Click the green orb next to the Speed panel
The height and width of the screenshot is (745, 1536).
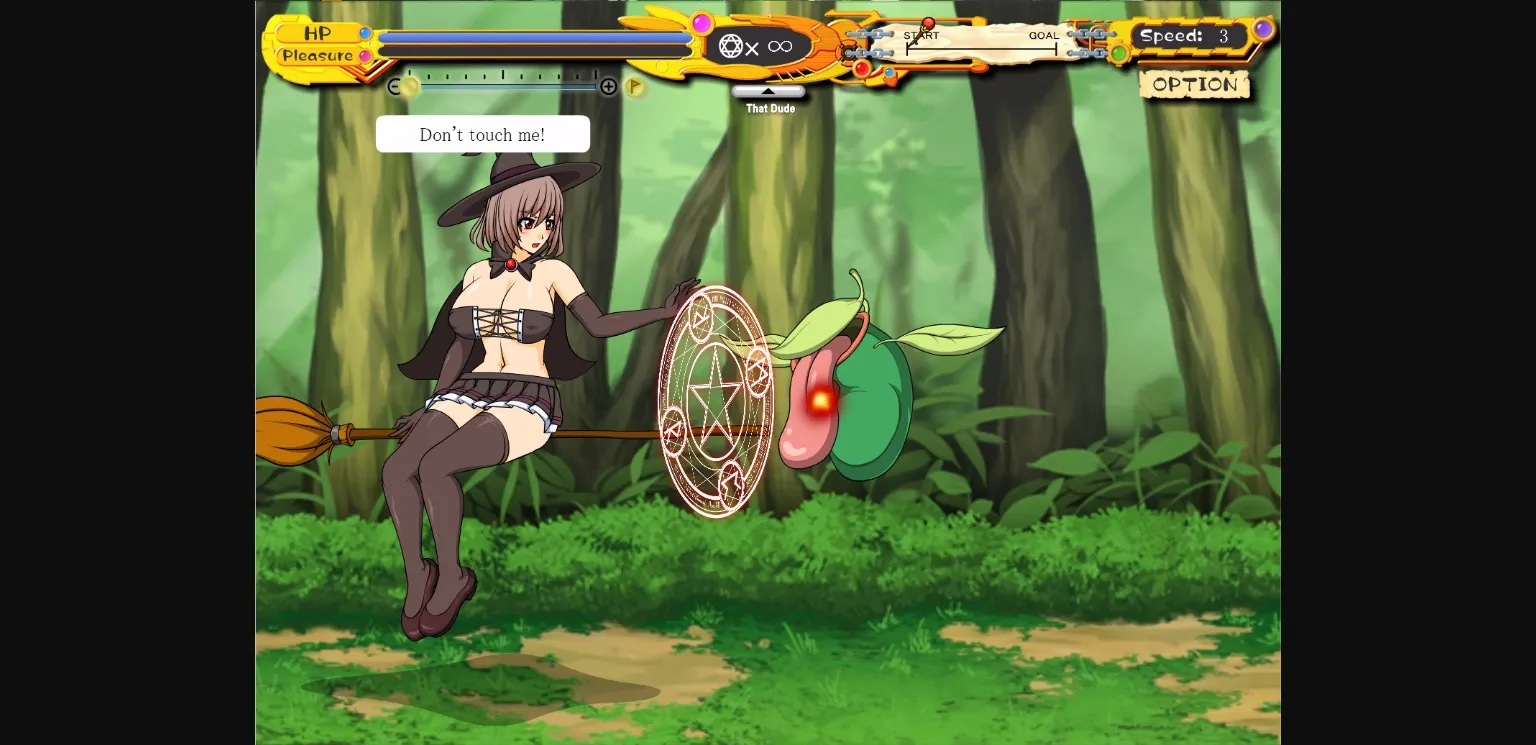coord(1118,54)
